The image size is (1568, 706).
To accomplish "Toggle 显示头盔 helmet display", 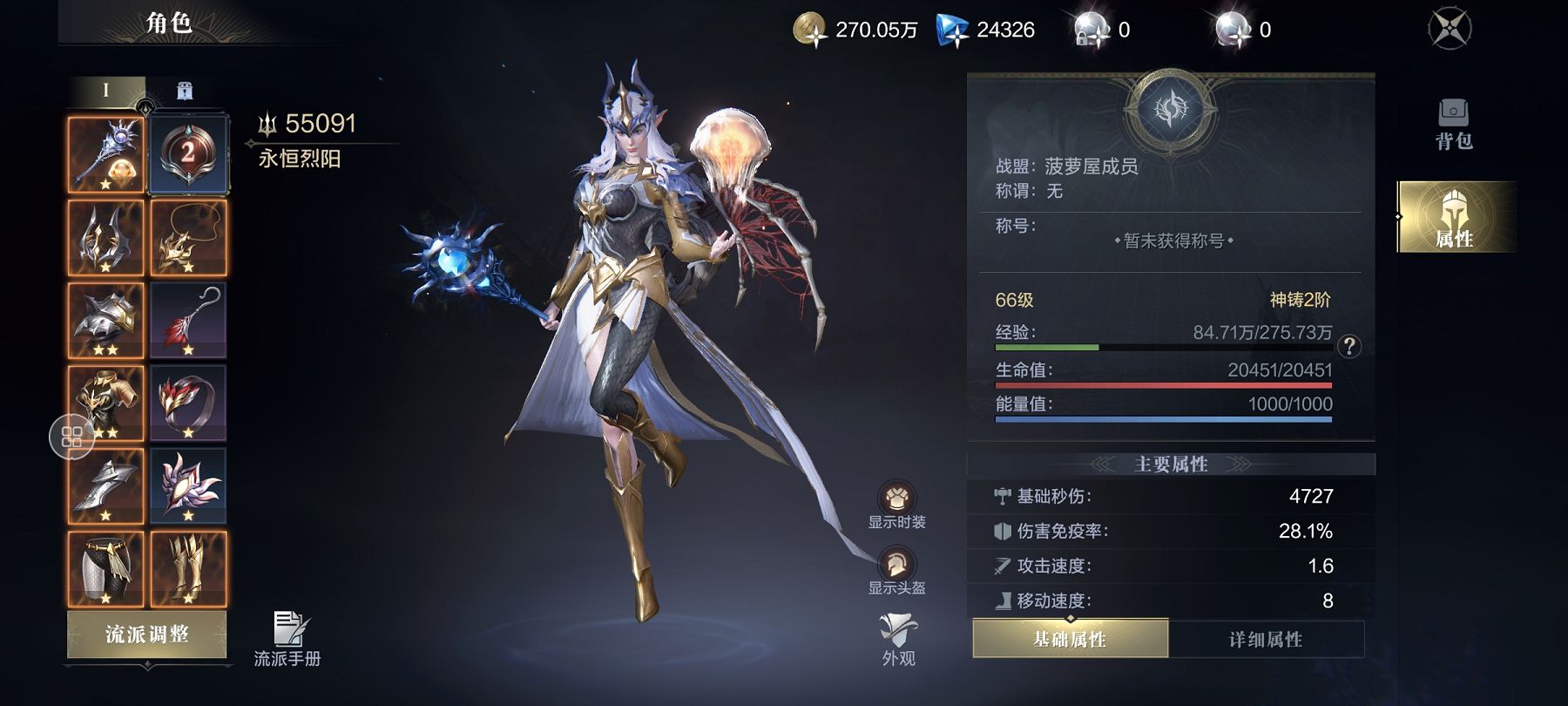I will 896,571.
